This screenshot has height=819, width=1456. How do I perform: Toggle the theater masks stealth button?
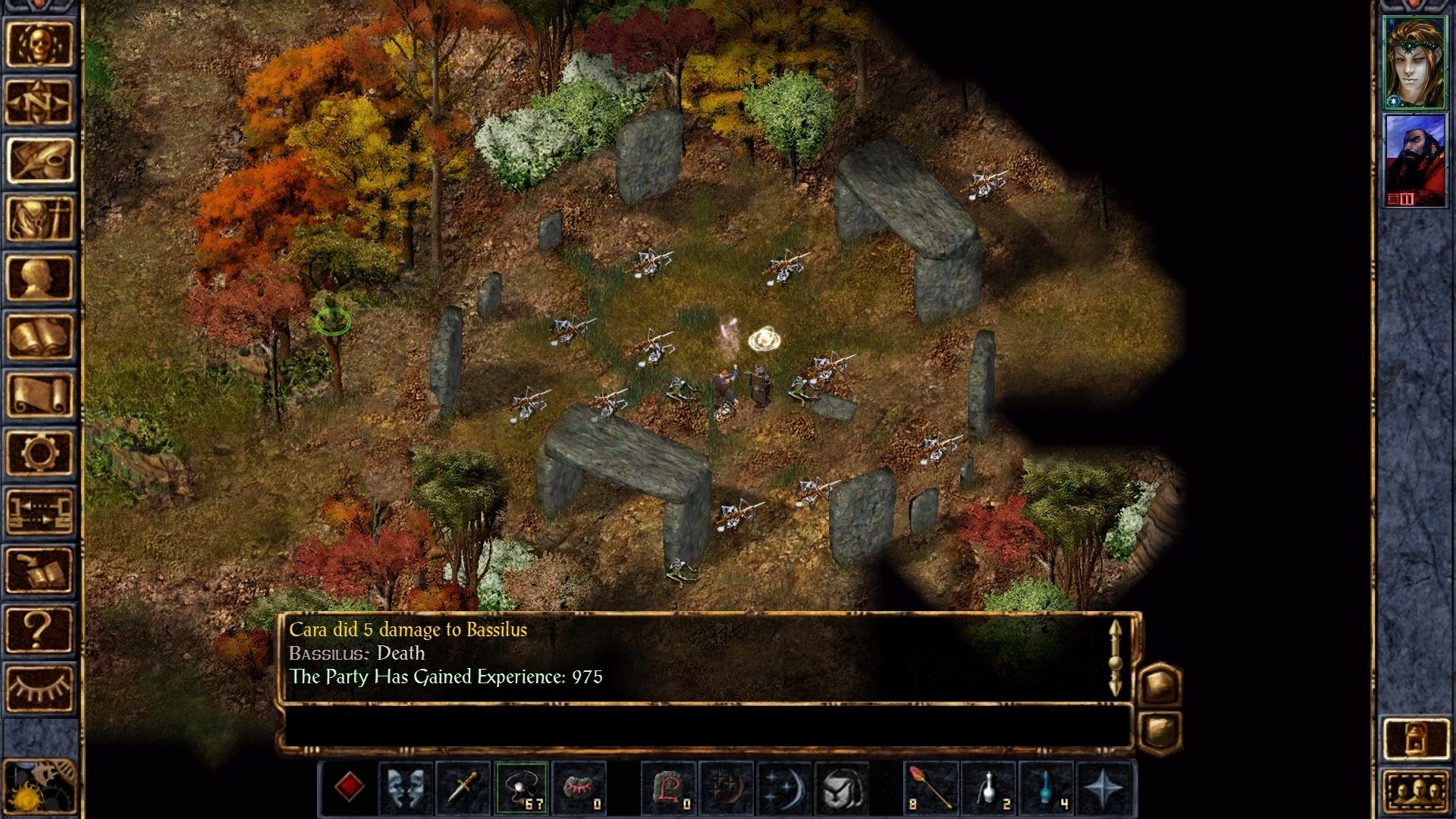pos(405,787)
